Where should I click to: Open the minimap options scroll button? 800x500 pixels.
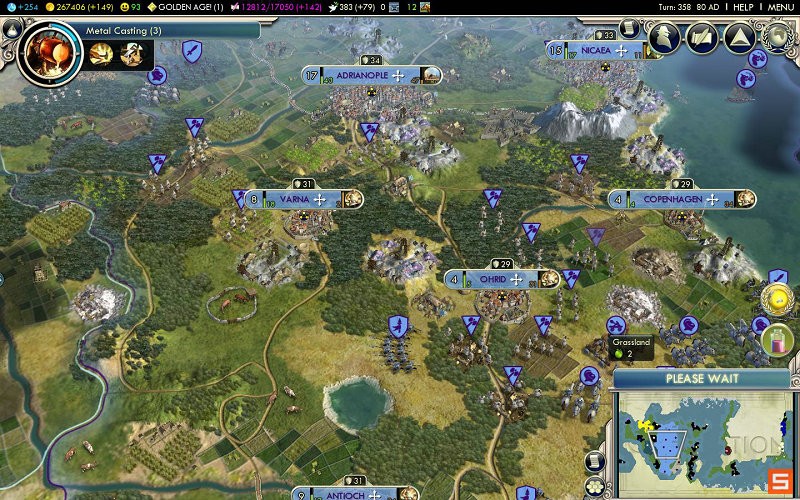point(596,462)
